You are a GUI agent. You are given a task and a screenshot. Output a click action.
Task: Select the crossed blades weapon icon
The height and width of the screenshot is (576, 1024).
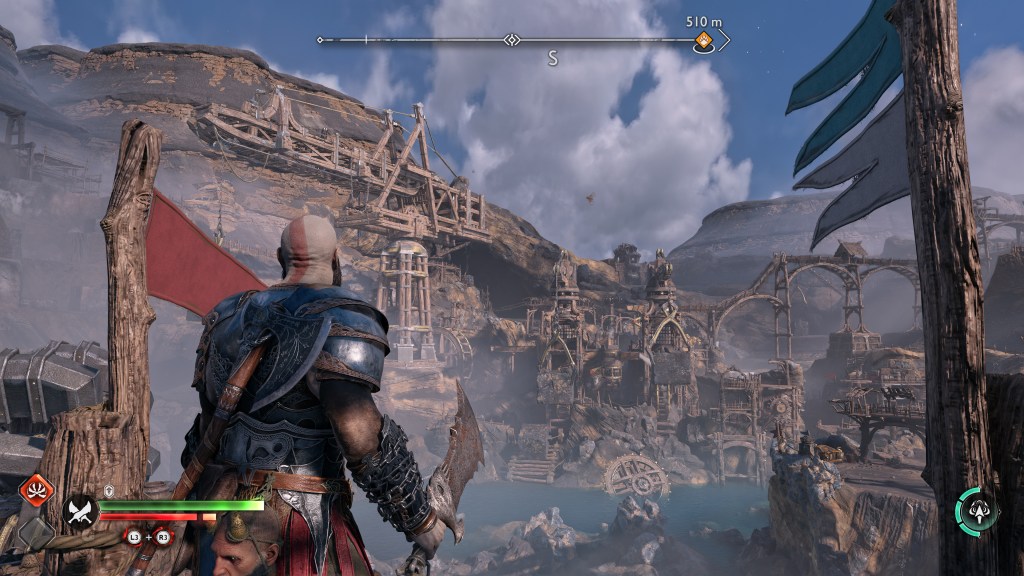[x=79, y=512]
